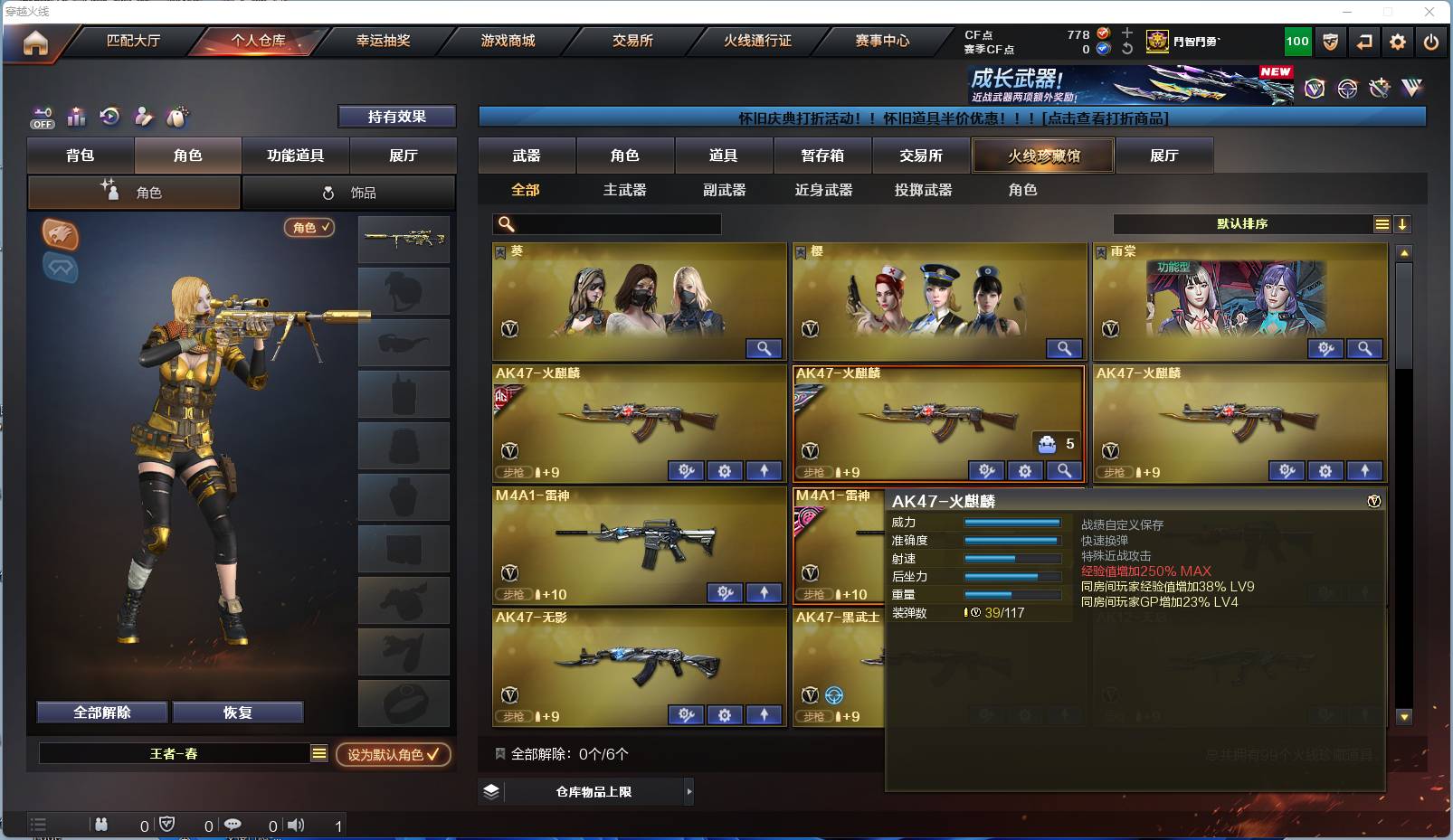Click the restore/replay icon in top-left toolbar

(x=109, y=117)
